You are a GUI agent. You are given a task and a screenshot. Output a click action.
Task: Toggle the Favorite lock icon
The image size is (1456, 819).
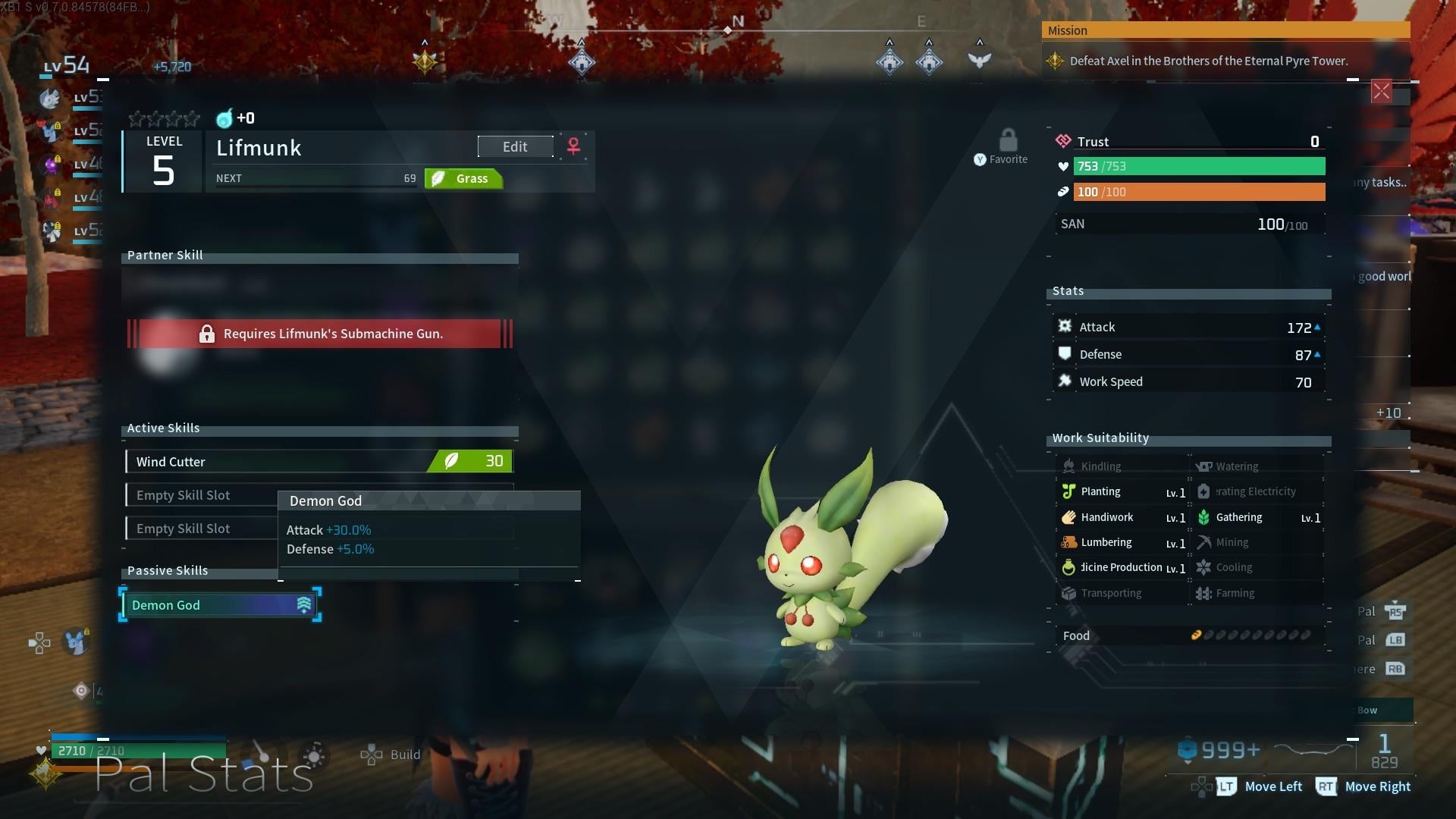(1008, 141)
